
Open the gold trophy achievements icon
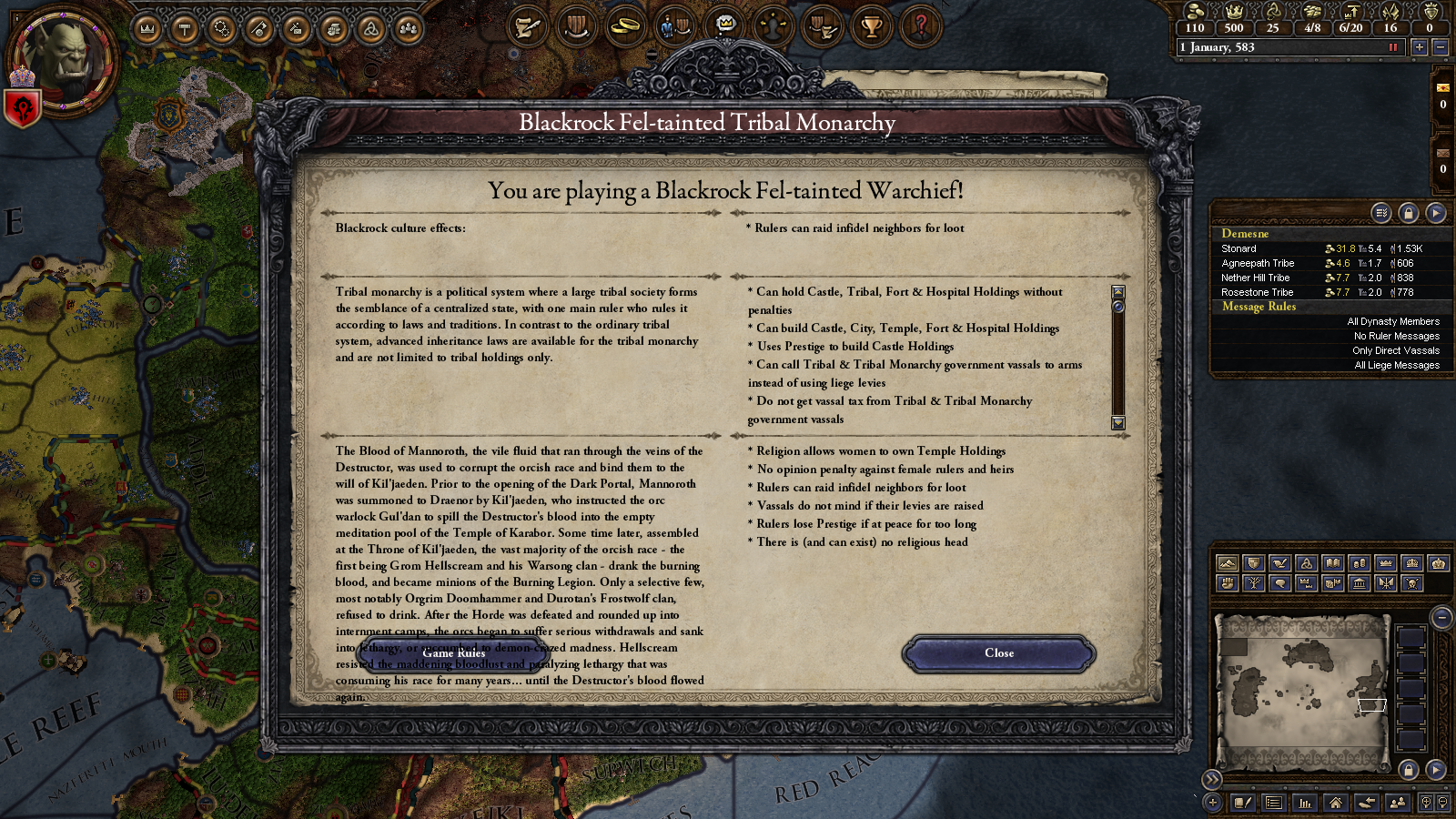coord(871,27)
